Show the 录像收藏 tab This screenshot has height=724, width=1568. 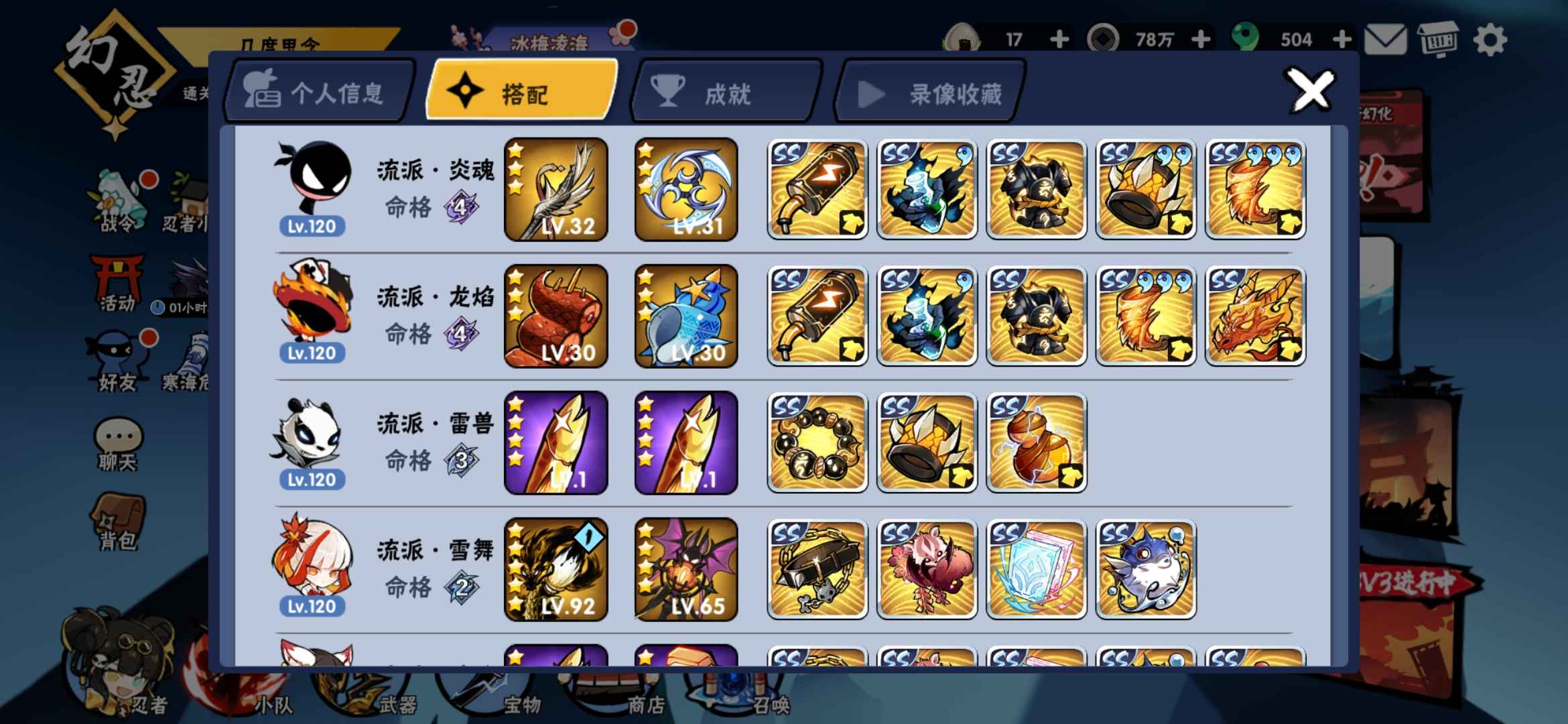930,93
